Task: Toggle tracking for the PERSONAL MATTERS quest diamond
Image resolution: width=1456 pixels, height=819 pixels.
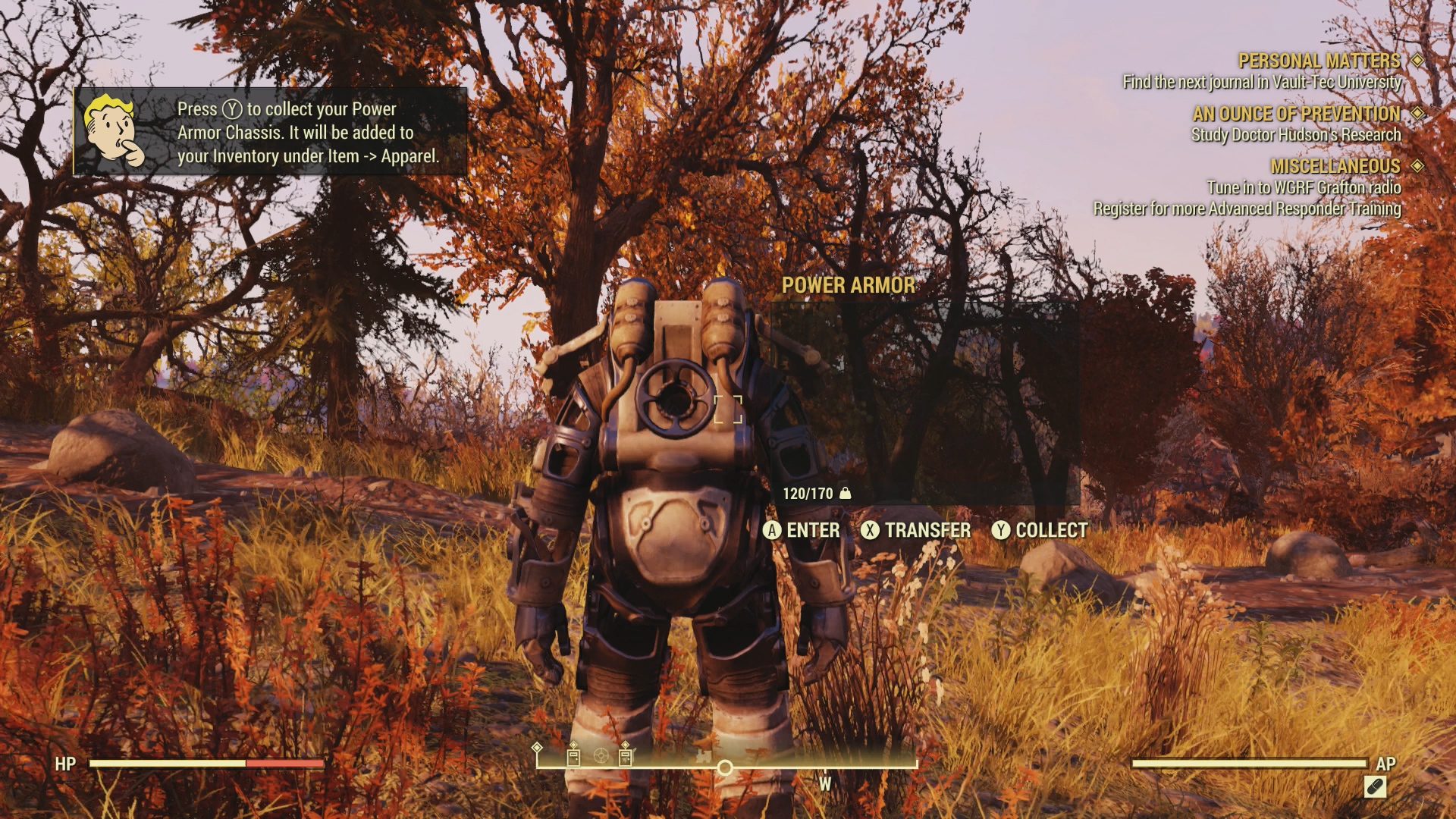Action: [x=1417, y=59]
